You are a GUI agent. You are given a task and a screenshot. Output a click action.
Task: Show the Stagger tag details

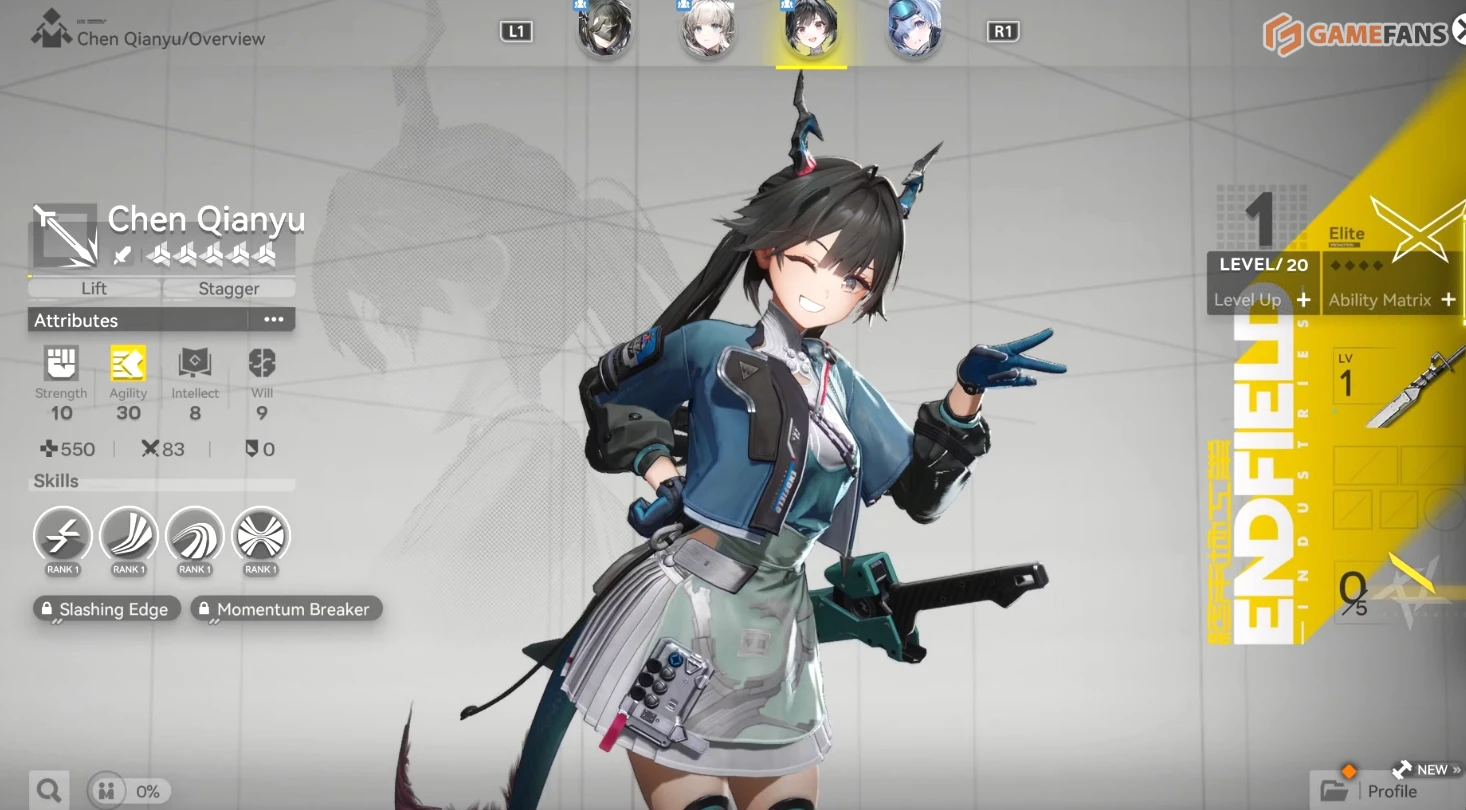pyautogui.click(x=229, y=288)
